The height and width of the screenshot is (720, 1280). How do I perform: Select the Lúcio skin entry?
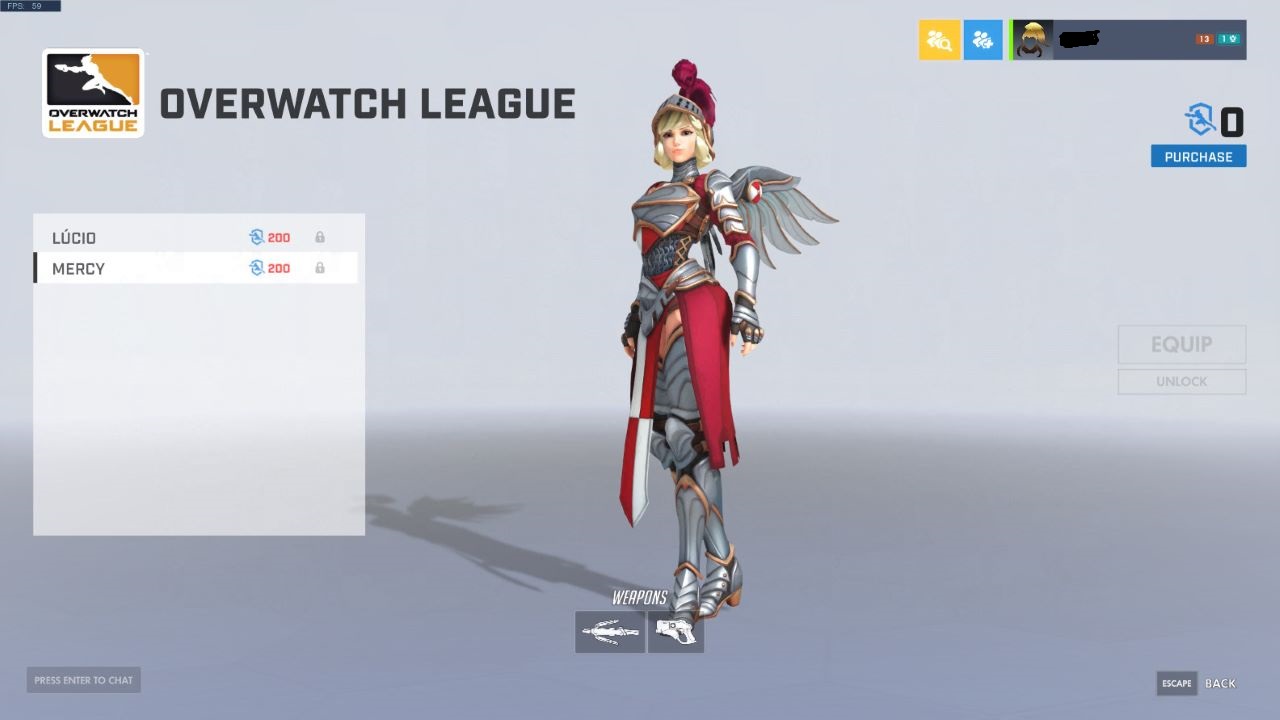pyautogui.click(x=150, y=237)
